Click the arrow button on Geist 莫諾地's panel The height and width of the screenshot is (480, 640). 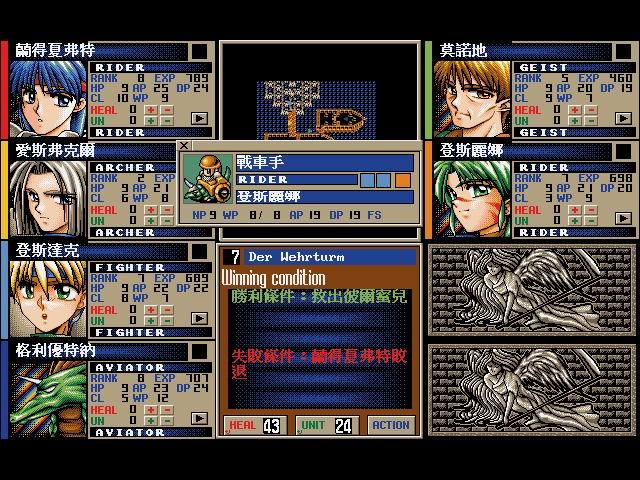[x=622, y=118]
